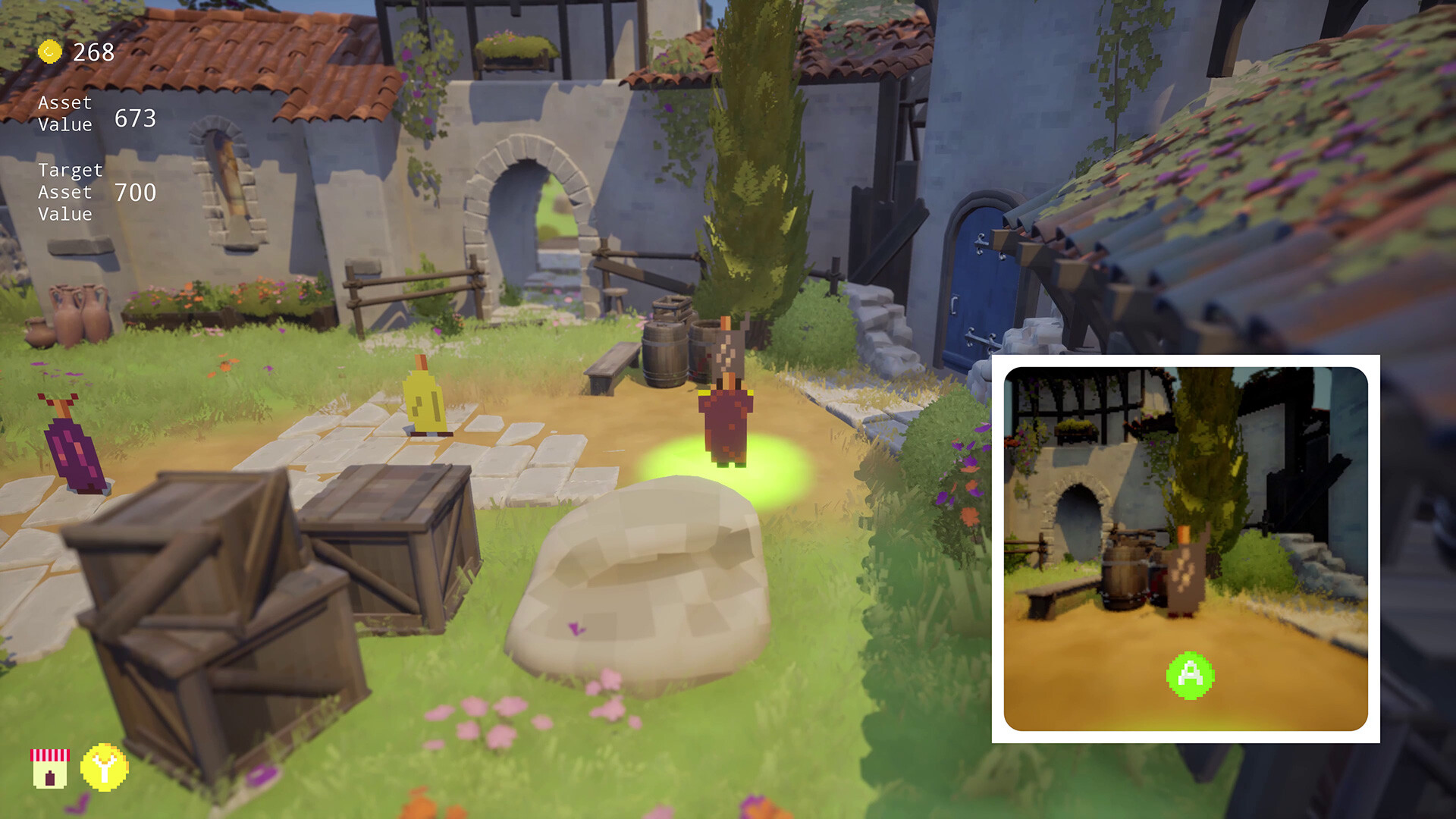The width and height of the screenshot is (1456, 819).
Task: Click the 268 coin total
Action: 92,53
